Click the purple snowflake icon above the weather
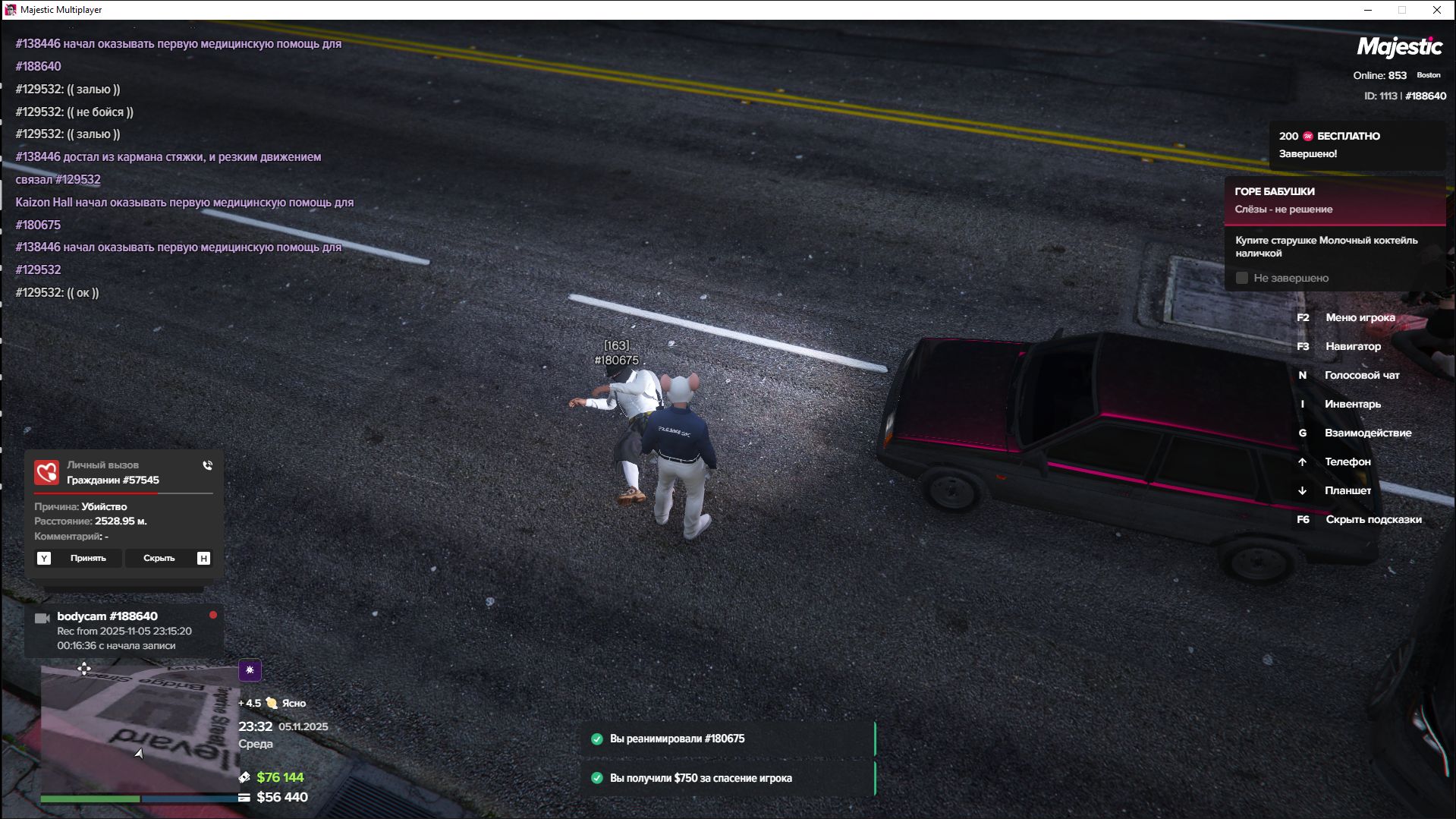This screenshot has height=819, width=1456. click(250, 670)
